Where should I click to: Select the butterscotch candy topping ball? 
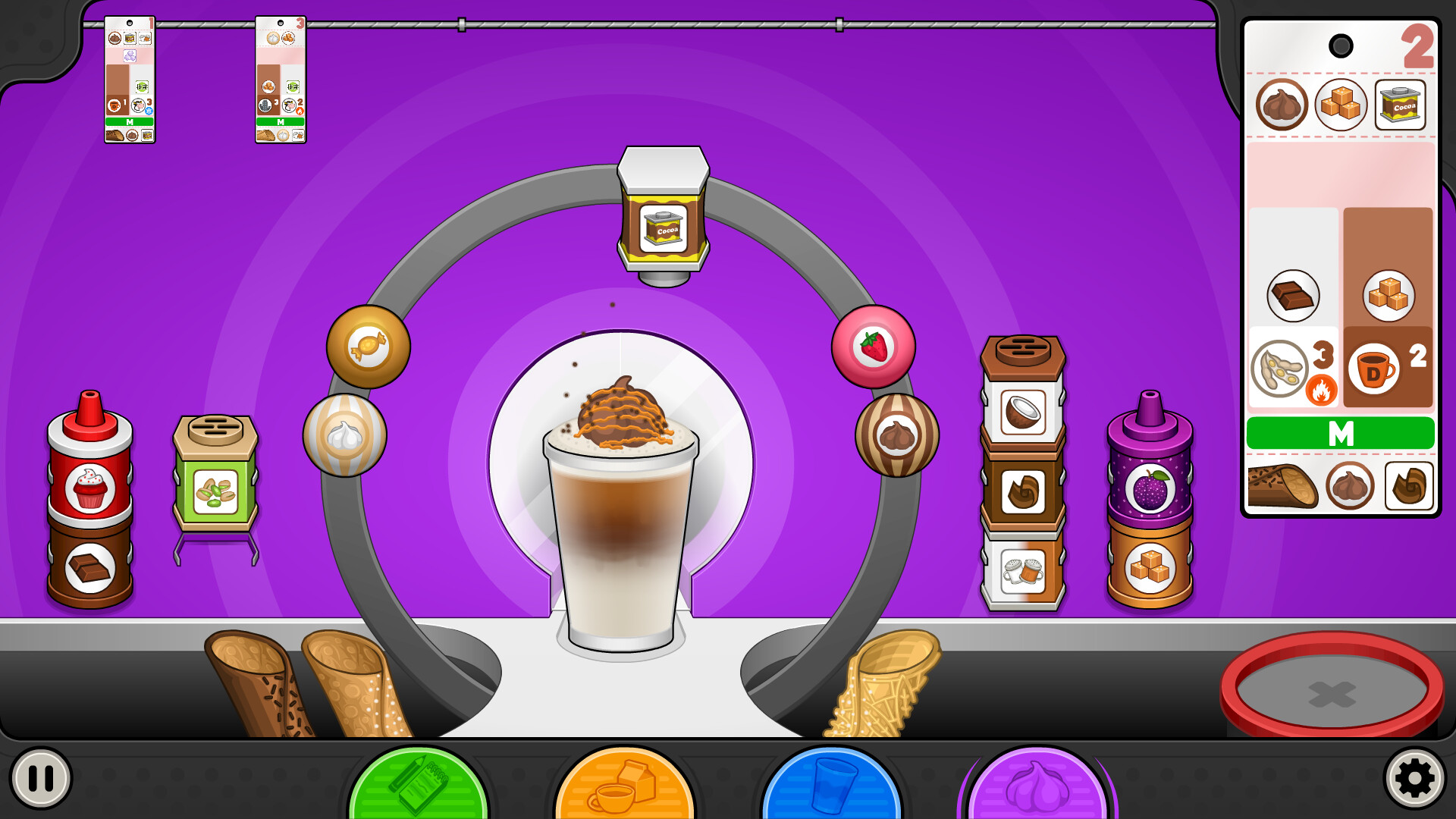pyautogui.click(x=369, y=347)
